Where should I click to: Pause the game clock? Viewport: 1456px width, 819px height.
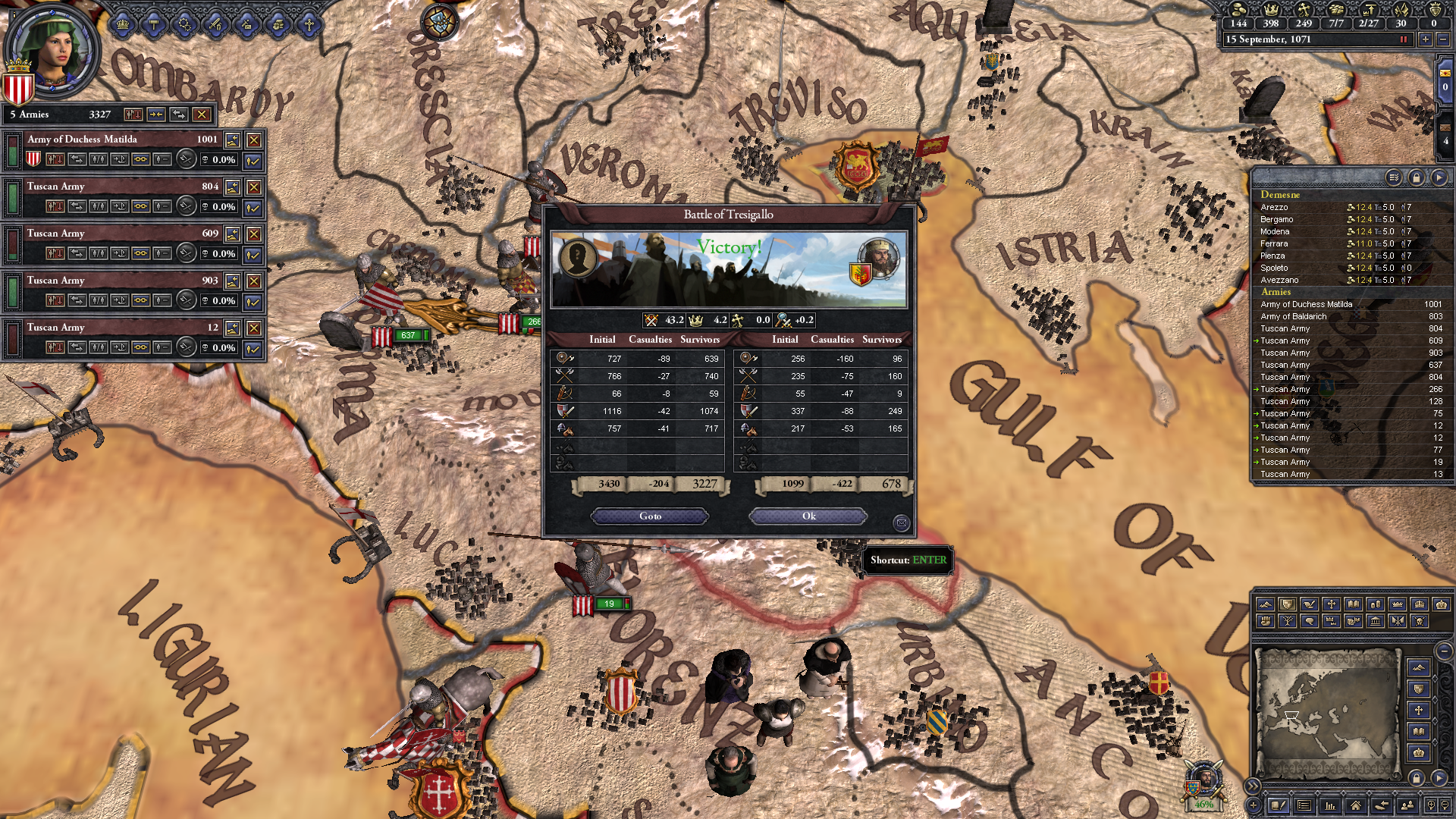click(x=1405, y=39)
